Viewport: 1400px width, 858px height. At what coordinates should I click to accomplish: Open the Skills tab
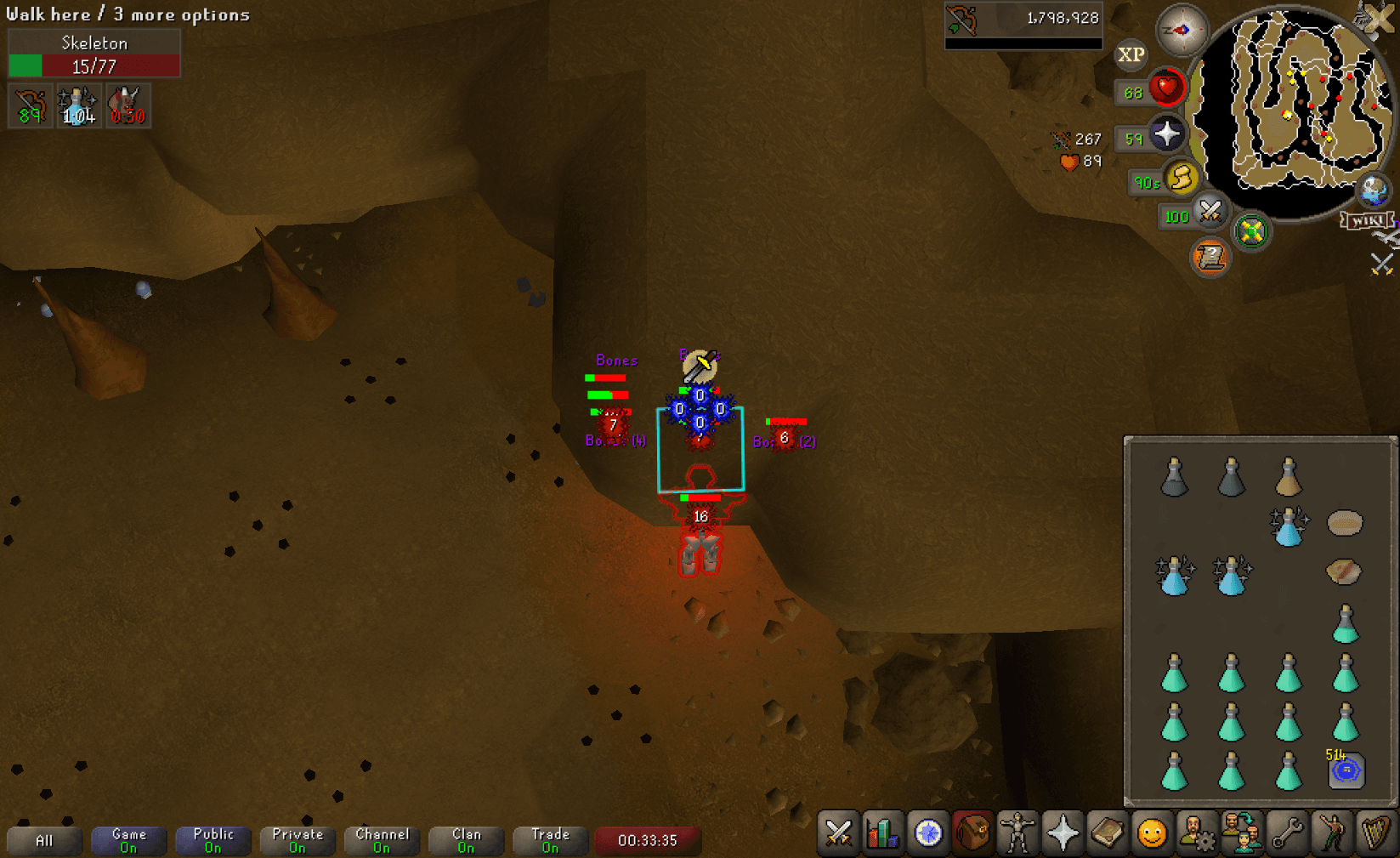click(883, 833)
